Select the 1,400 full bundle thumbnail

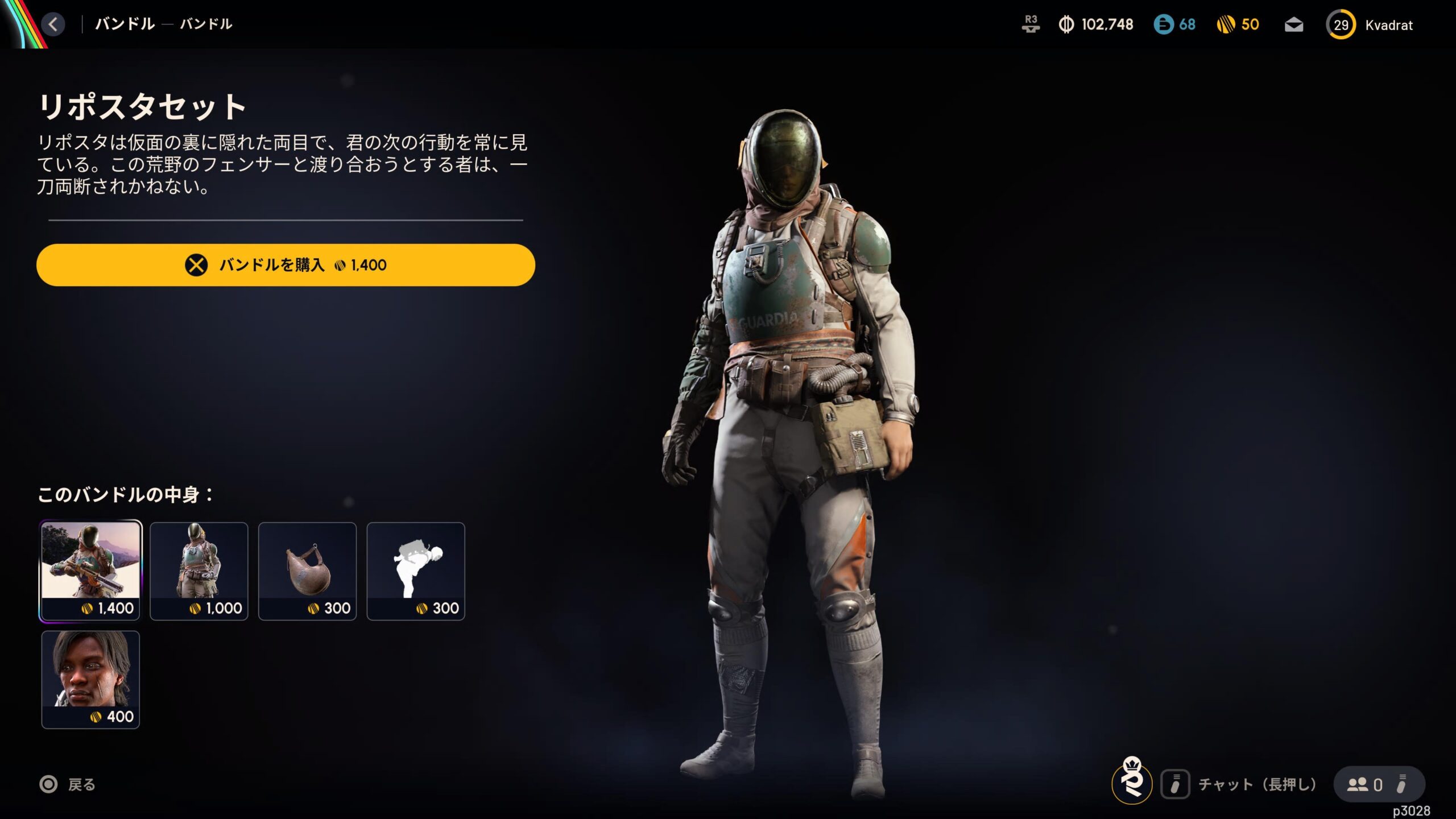tap(90, 570)
